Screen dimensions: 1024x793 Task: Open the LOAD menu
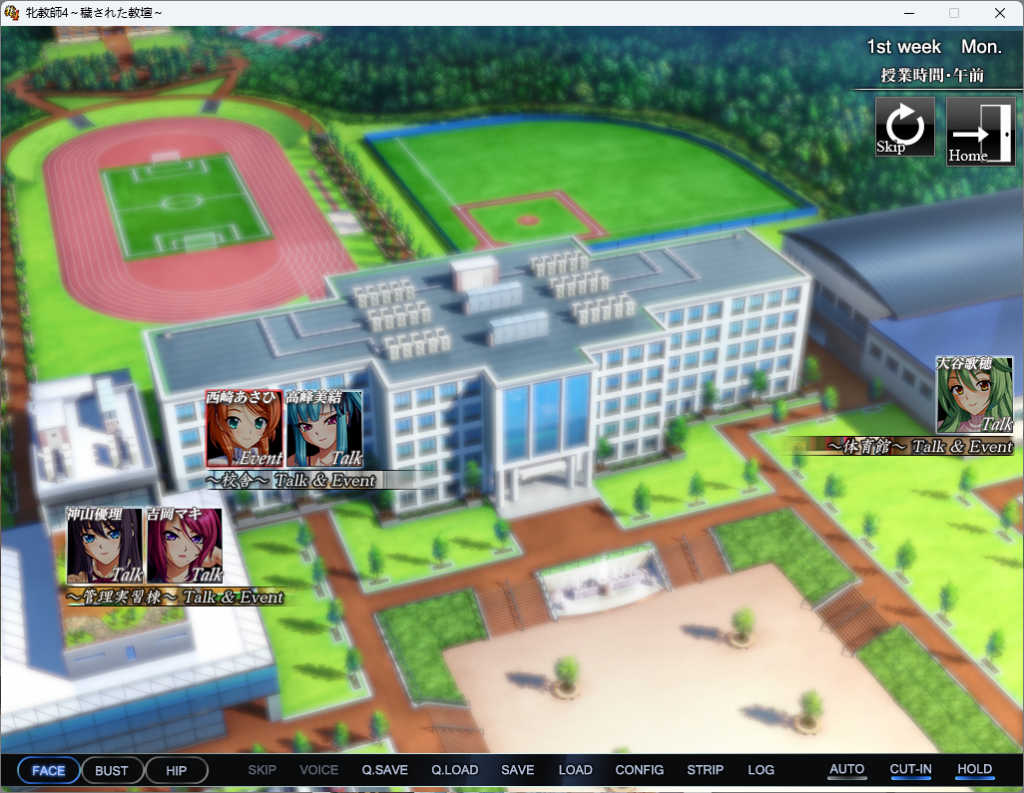coord(576,770)
